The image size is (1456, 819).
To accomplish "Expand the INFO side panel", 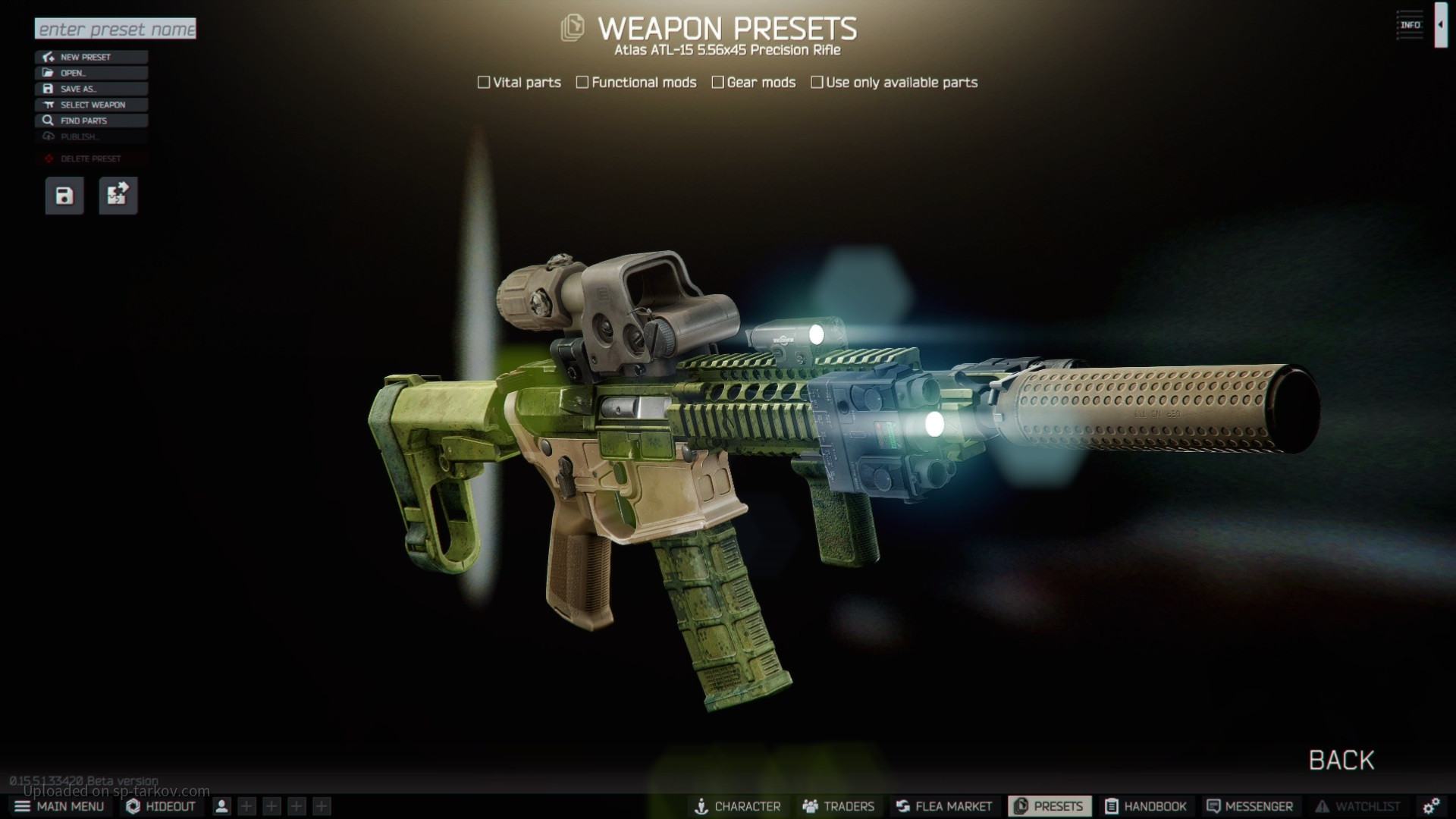I will [x=1440, y=25].
